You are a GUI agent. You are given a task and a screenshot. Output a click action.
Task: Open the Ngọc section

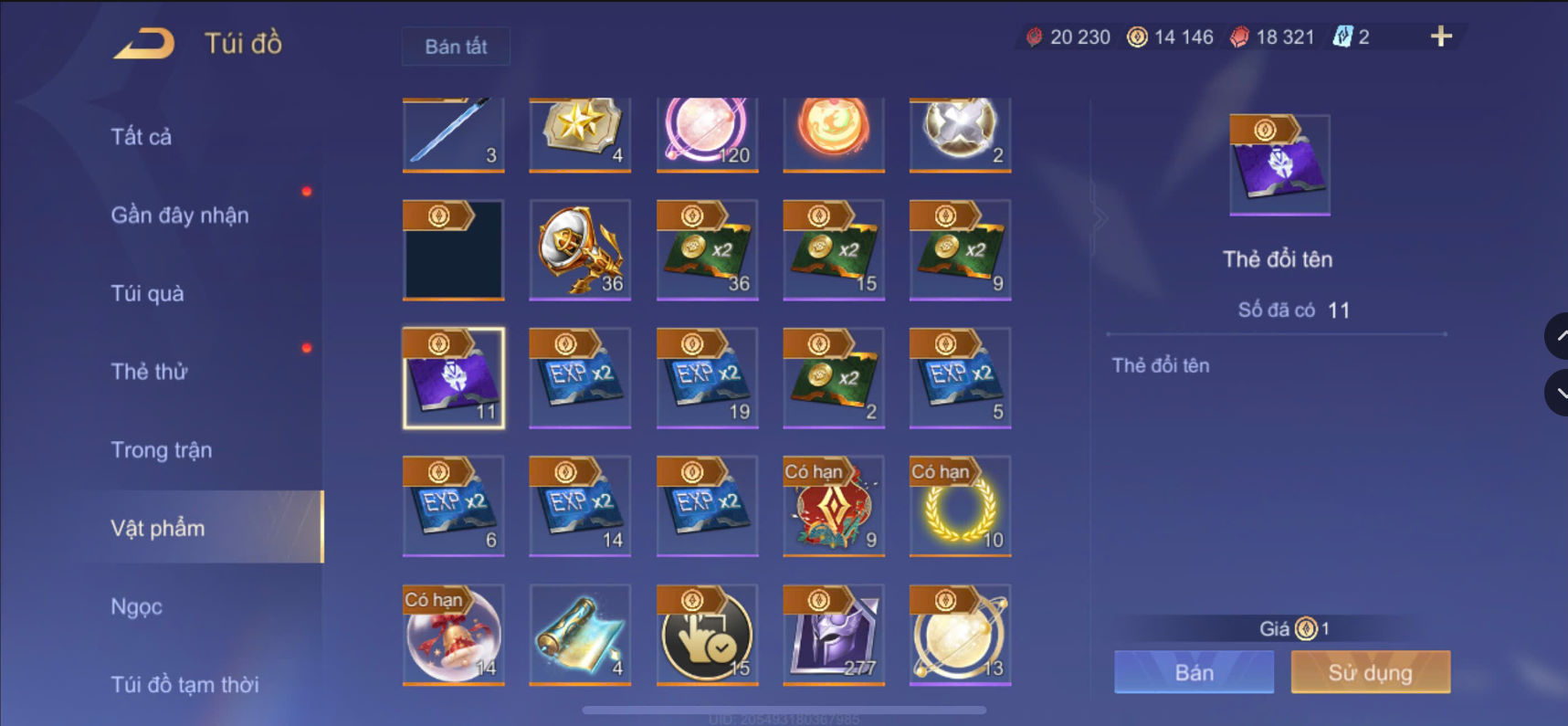tap(135, 605)
